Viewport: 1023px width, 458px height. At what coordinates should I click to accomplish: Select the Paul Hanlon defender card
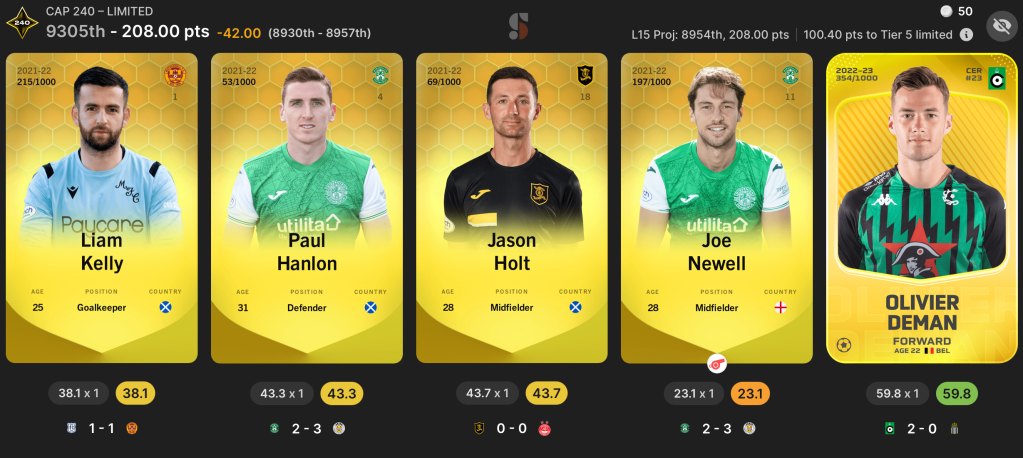[307, 207]
